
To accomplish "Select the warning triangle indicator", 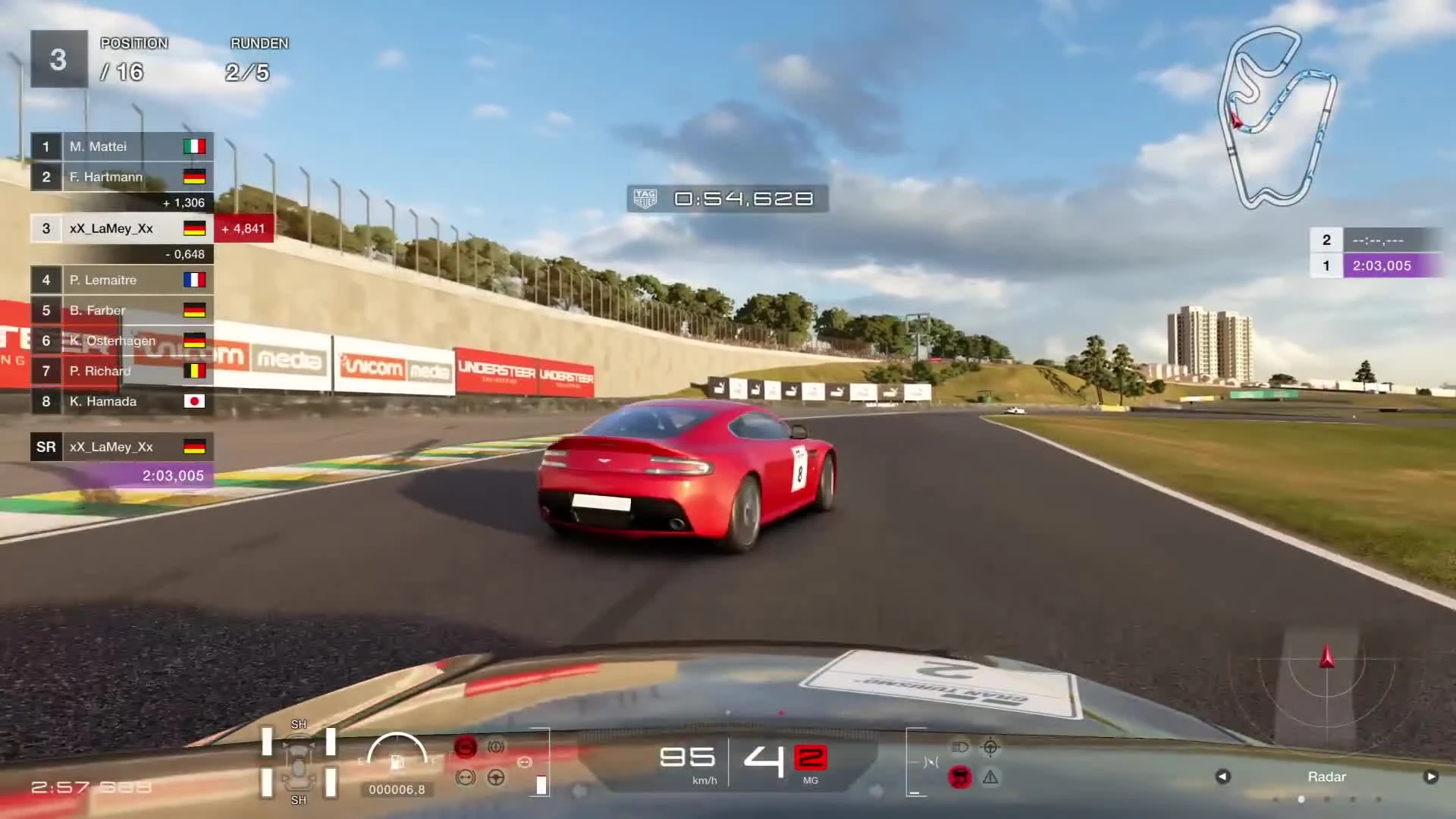I will tap(990, 777).
